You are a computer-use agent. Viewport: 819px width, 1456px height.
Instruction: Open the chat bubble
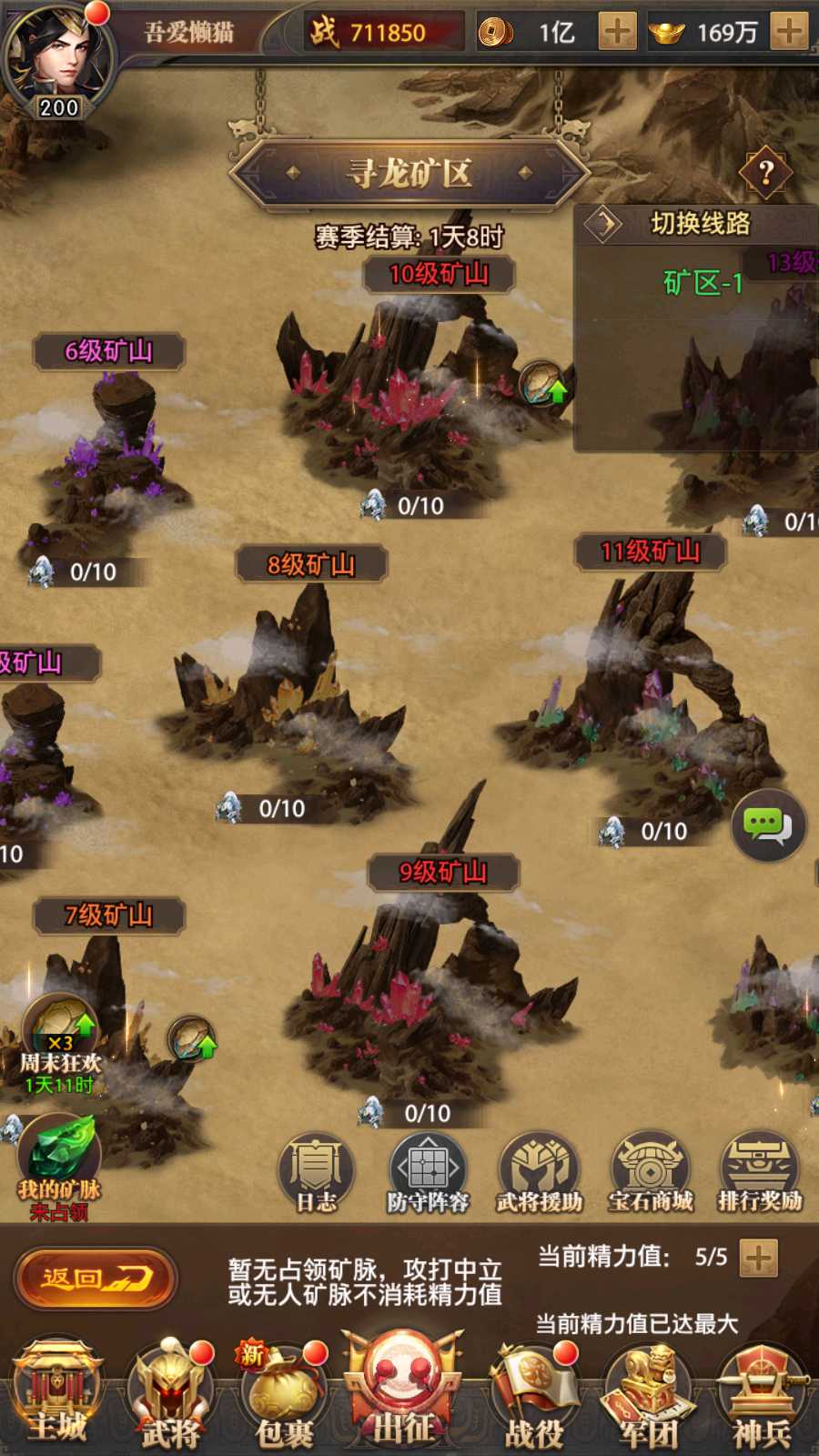tap(767, 824)
